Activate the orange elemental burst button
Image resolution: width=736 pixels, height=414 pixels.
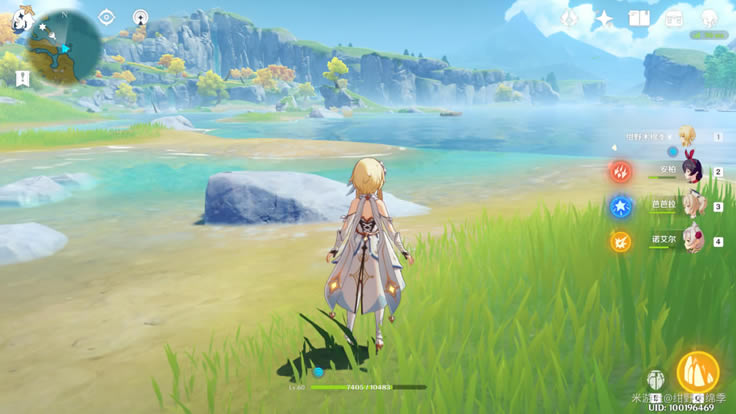click(x=697, y=372)
